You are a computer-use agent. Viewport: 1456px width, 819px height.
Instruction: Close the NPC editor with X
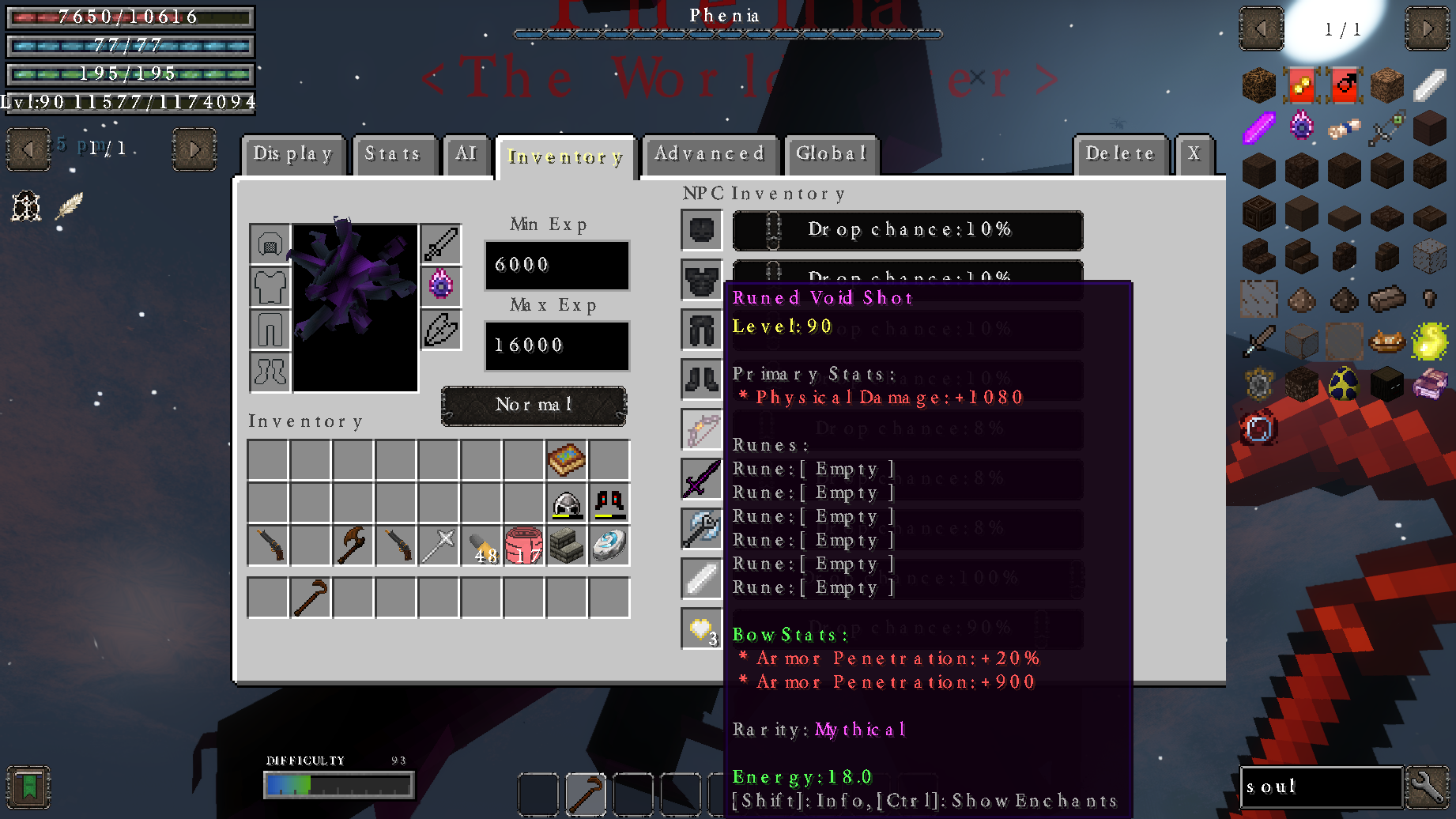[x=1194, y=154]
